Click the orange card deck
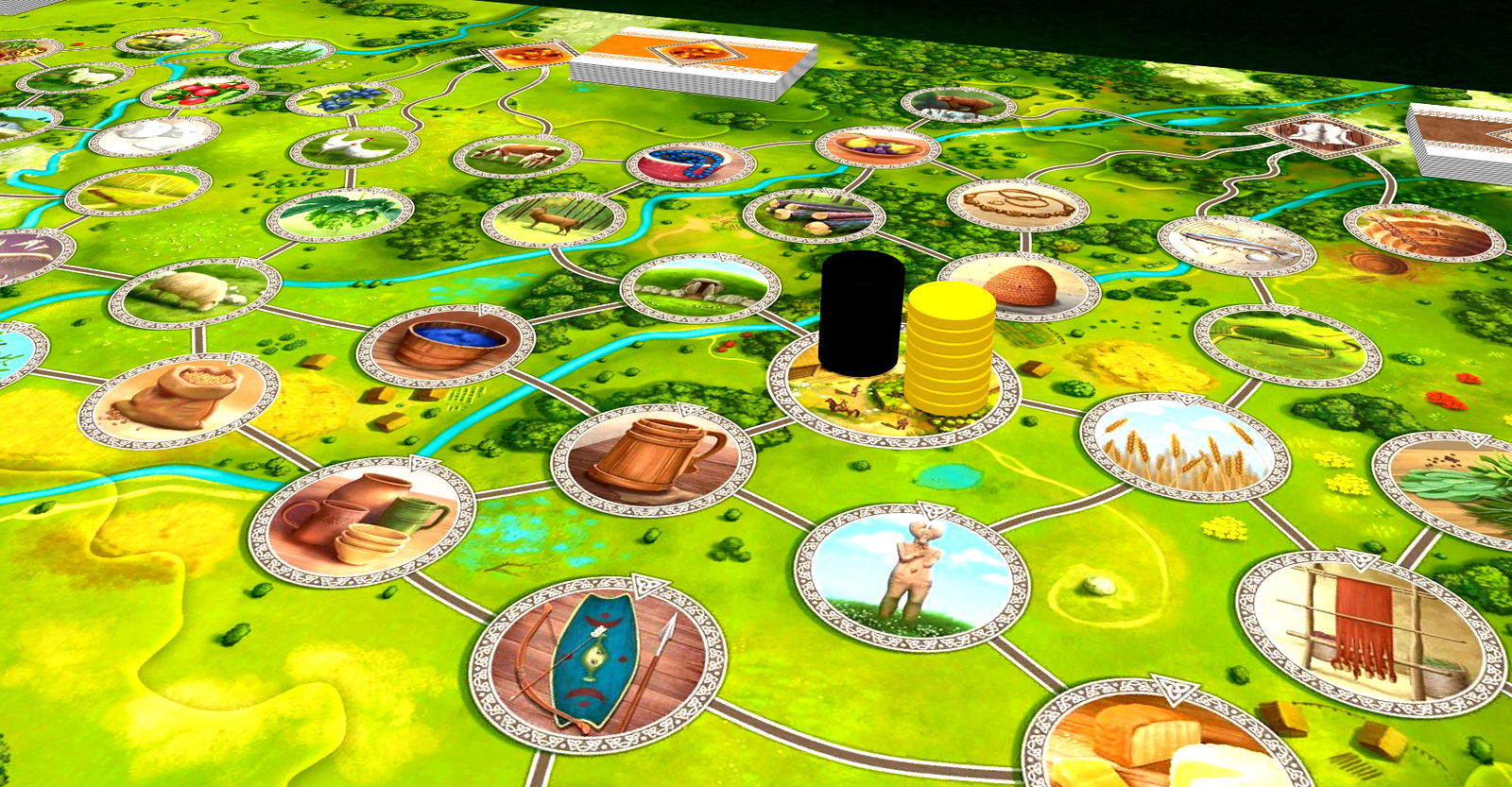Viewport: 1512px width, 787px height. point(695,63)
